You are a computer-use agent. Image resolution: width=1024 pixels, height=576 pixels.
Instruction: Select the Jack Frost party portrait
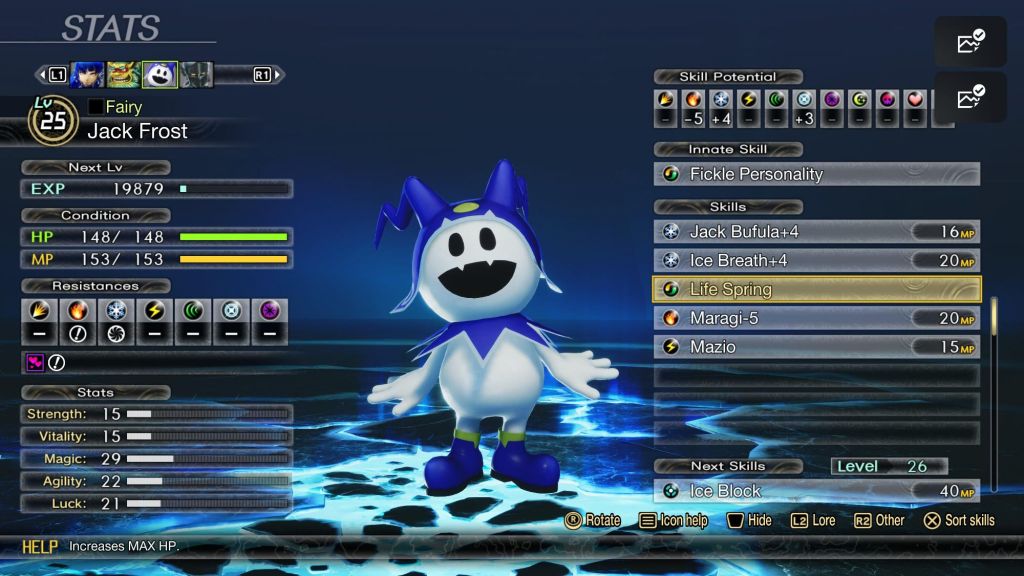tap(160, 74)
